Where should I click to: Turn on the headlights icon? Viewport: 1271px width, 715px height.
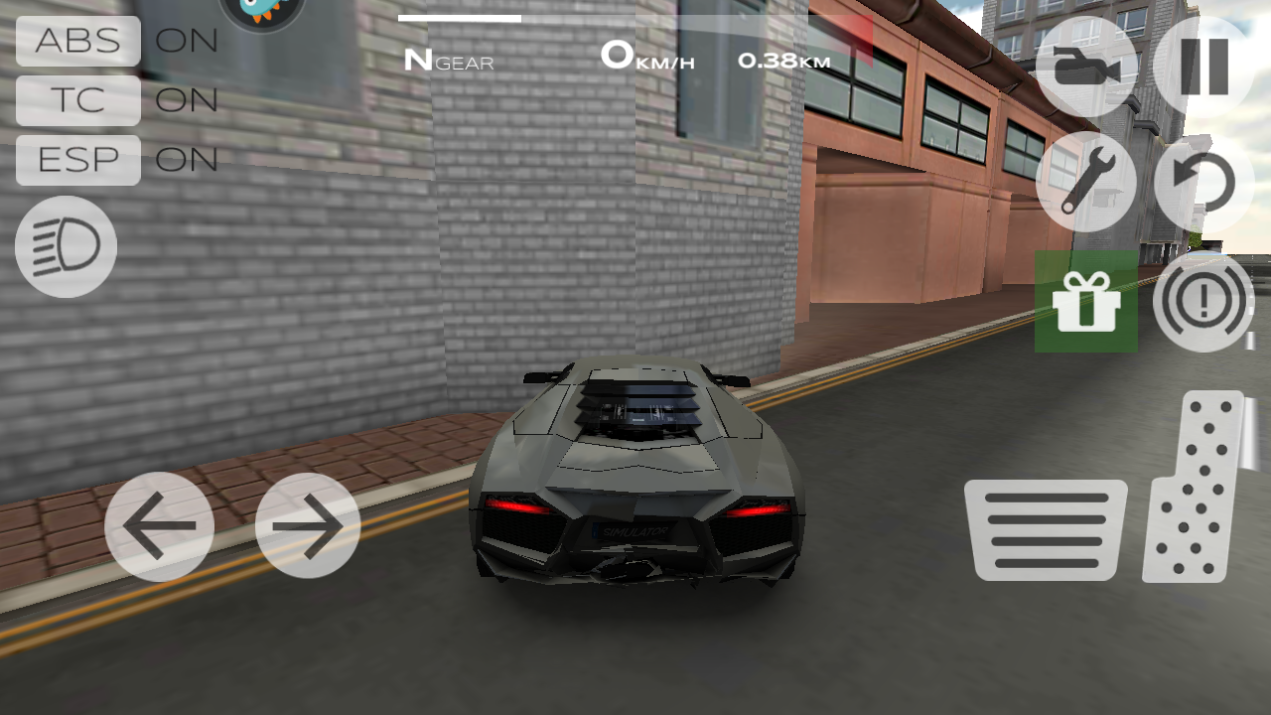(66, 246)
